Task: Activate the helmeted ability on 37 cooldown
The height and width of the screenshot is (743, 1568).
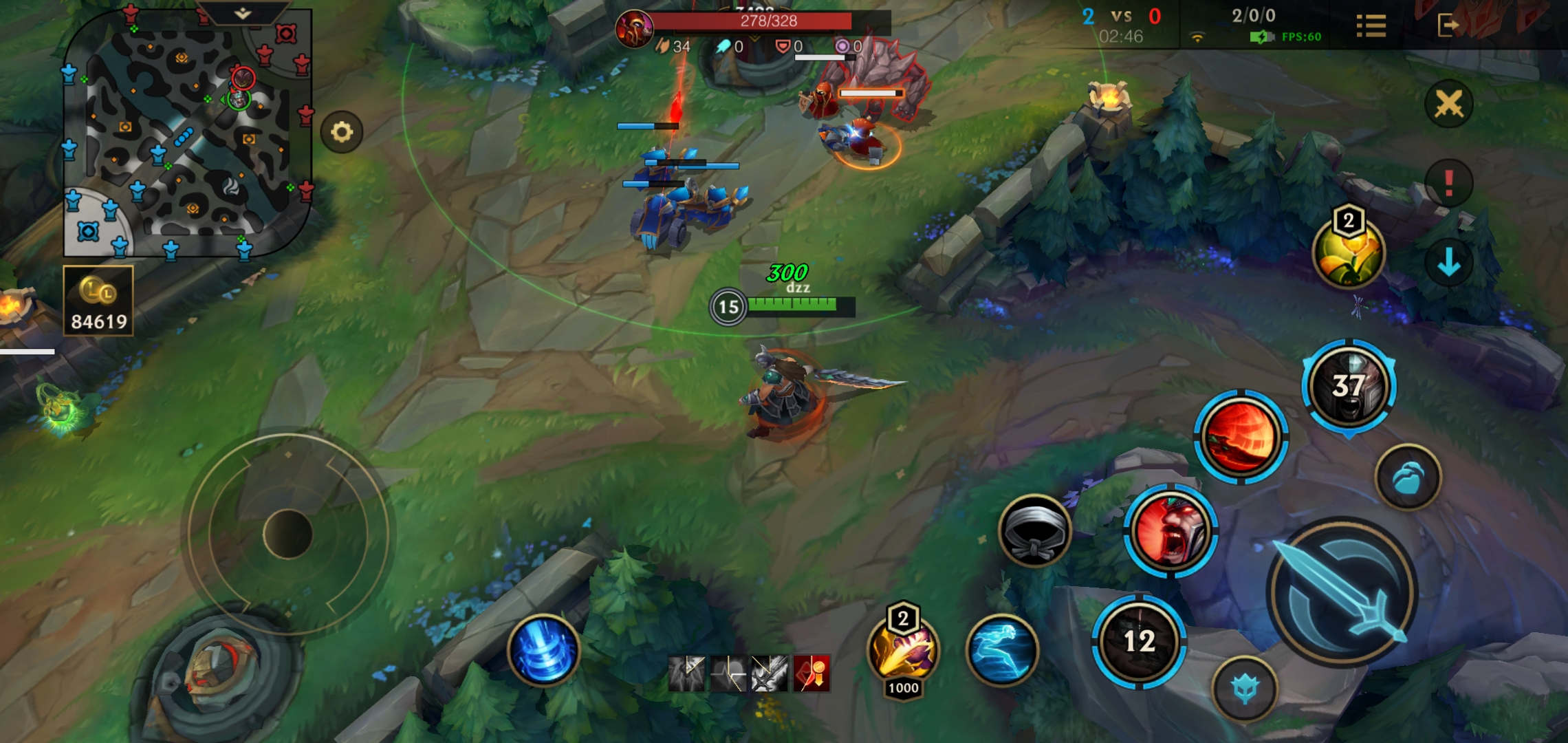Action: [1349, 386]
